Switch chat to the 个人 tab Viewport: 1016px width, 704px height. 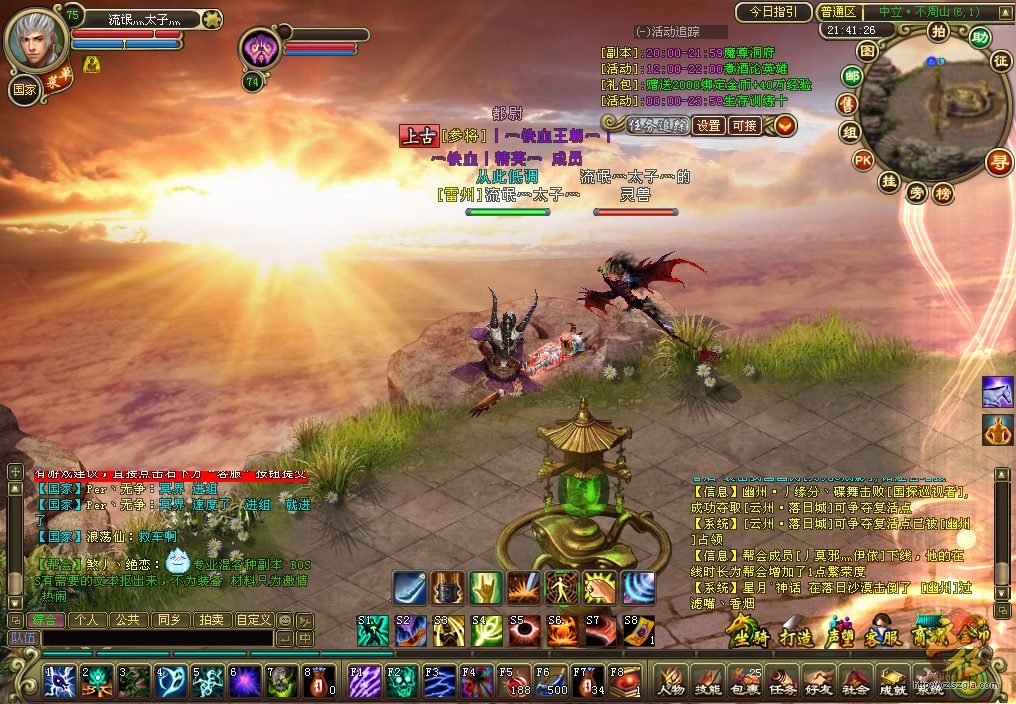point(87,620)
